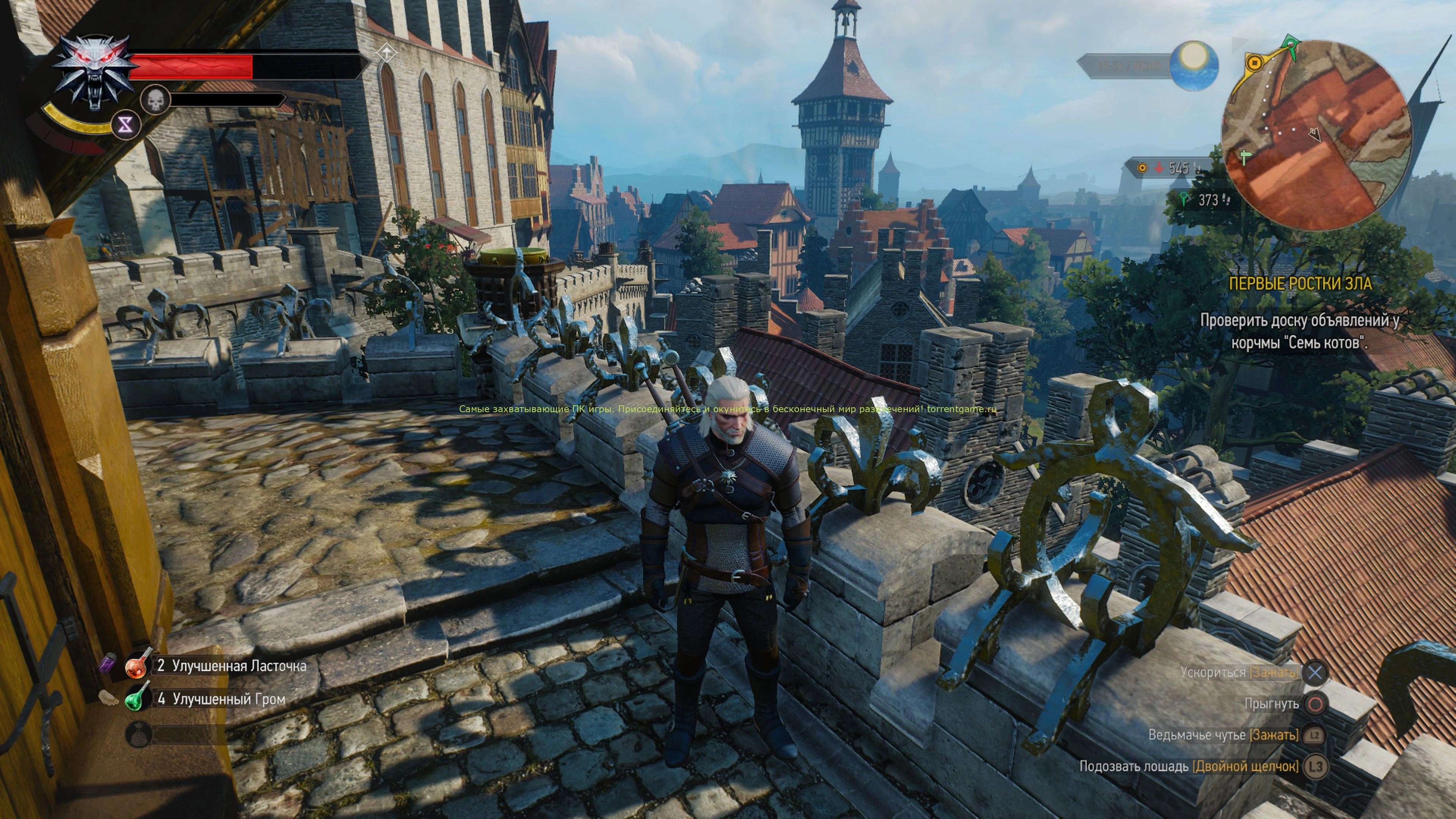The image size is (1456, 819).
Task: Use the green Улучшенный Гром potion
Action: tap(137, 698)
